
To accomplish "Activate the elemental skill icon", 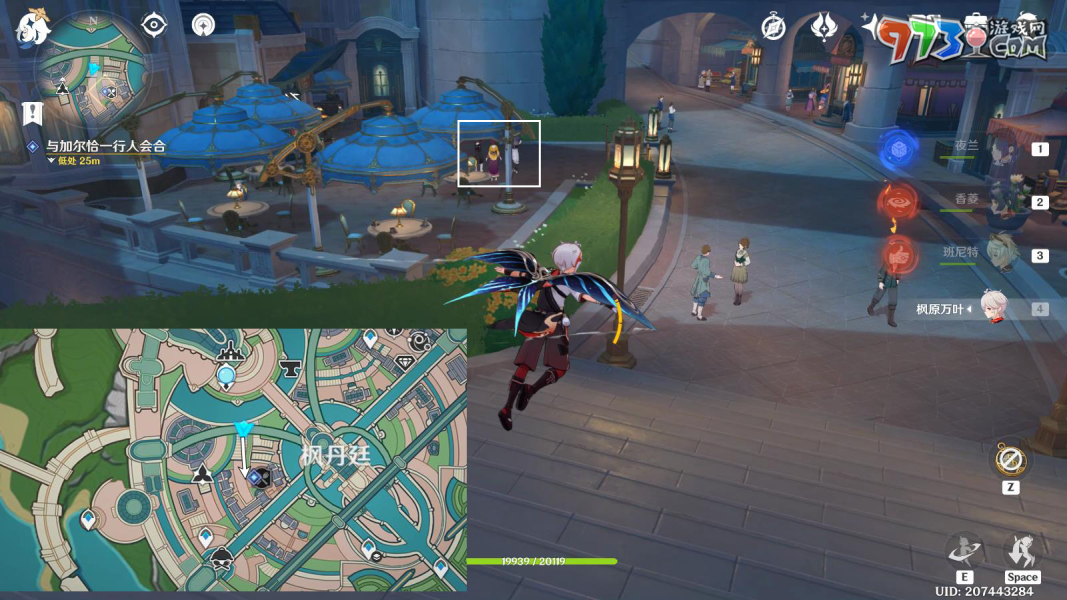I will pos(964,550).
